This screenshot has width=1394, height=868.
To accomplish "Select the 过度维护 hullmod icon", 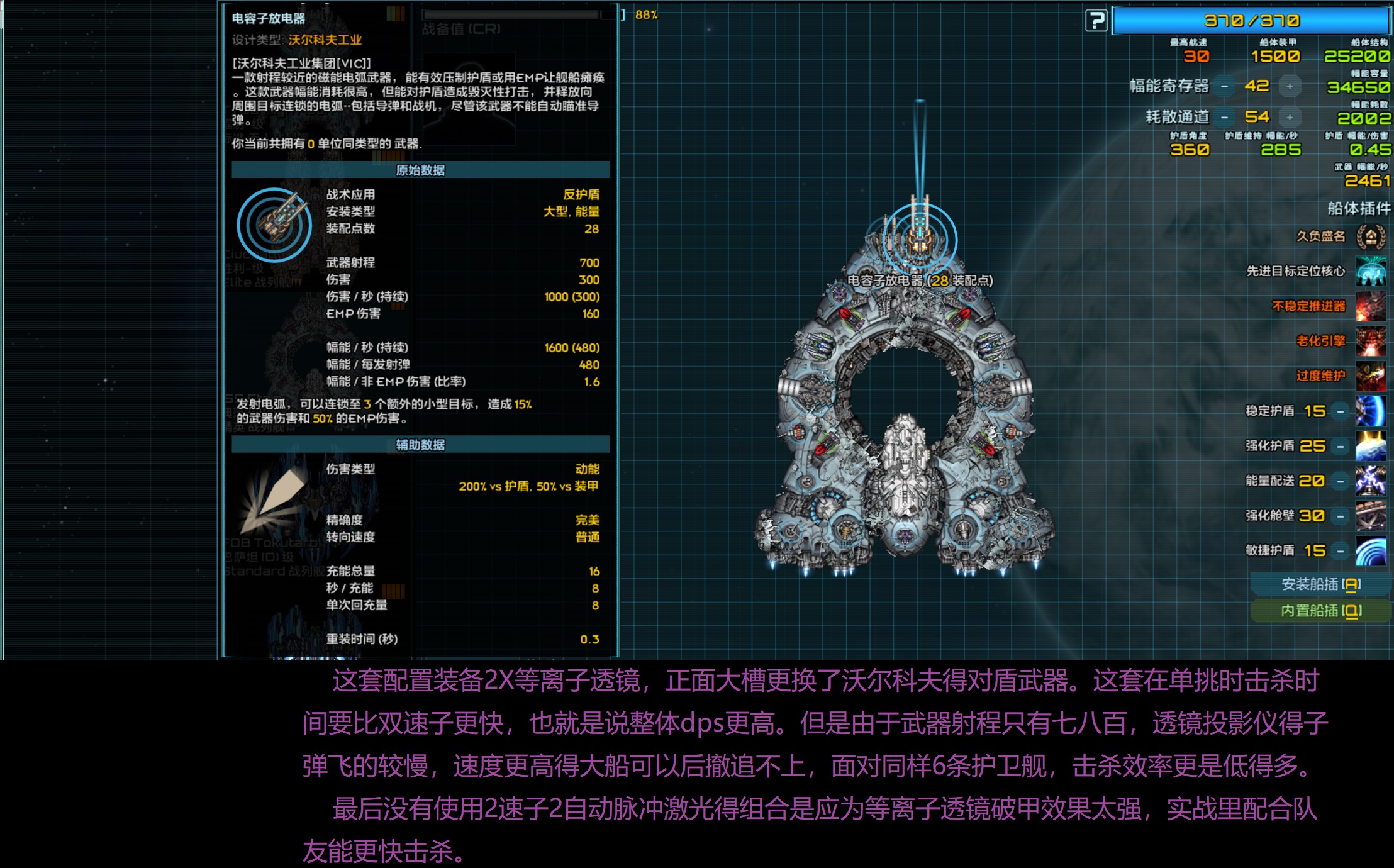I will pos(1371,376).
